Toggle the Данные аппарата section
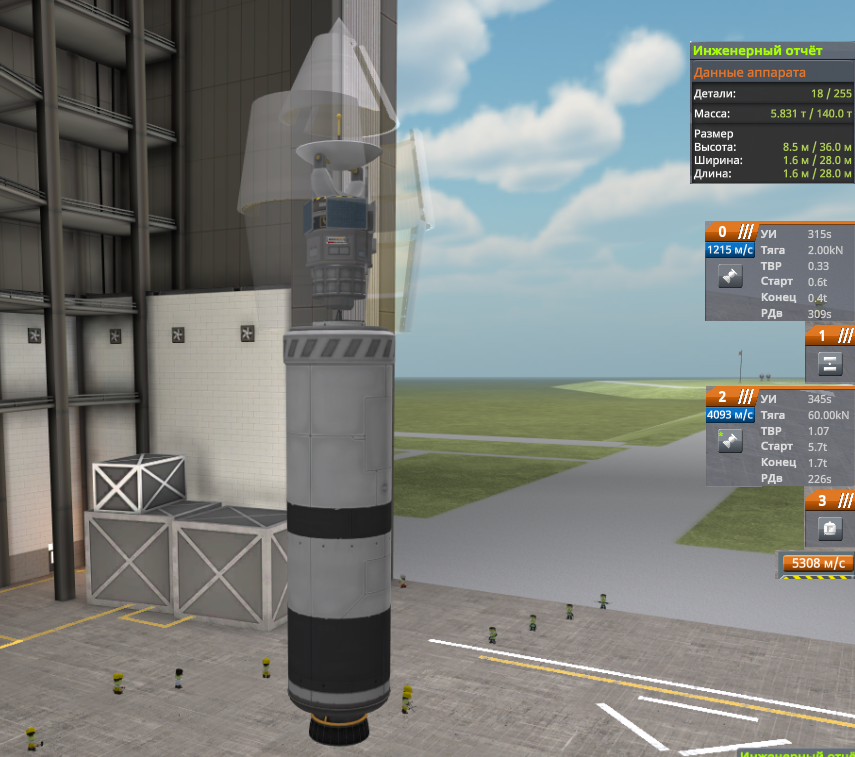Image resolution: width=855 pixels, height=757 pixels. coord(770,73)
